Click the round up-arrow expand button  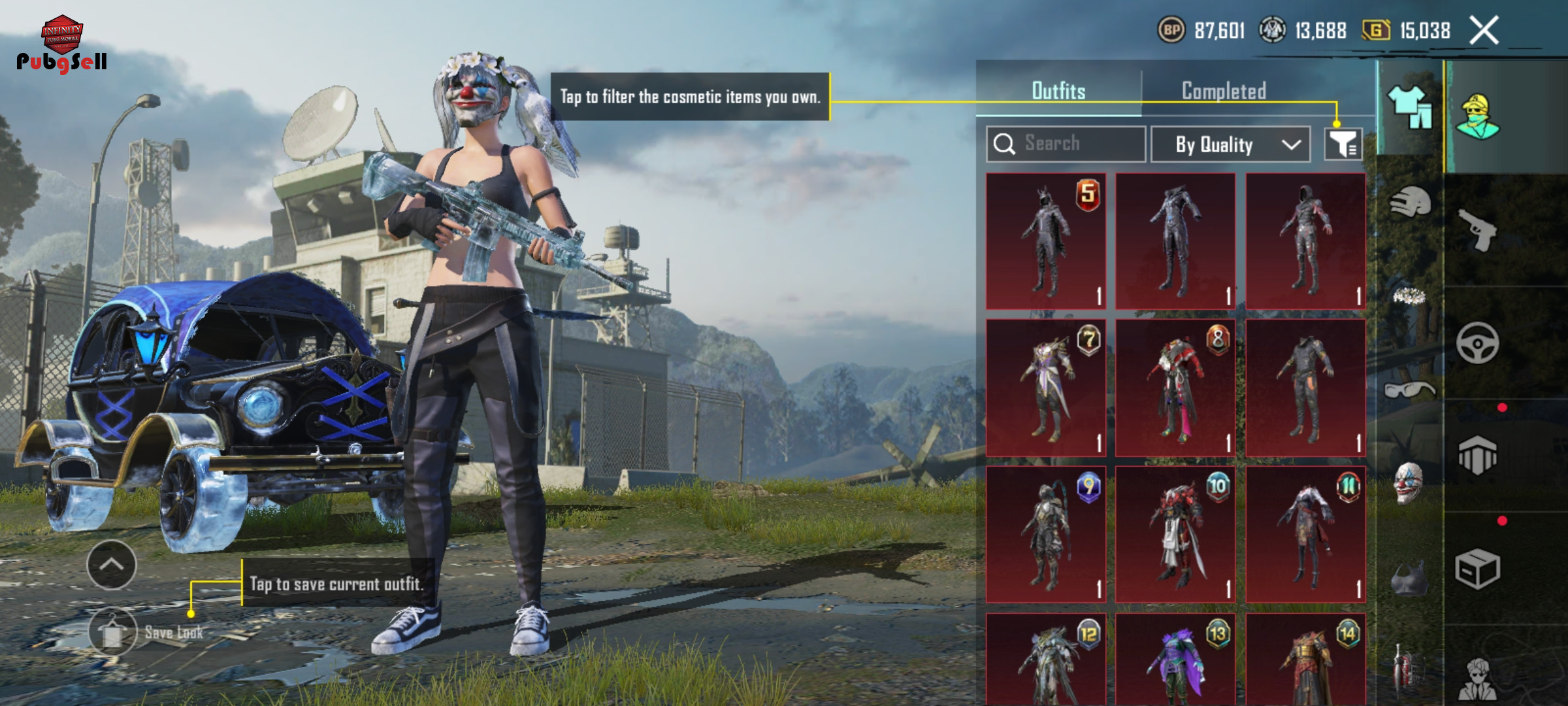(x=112, y=565)
